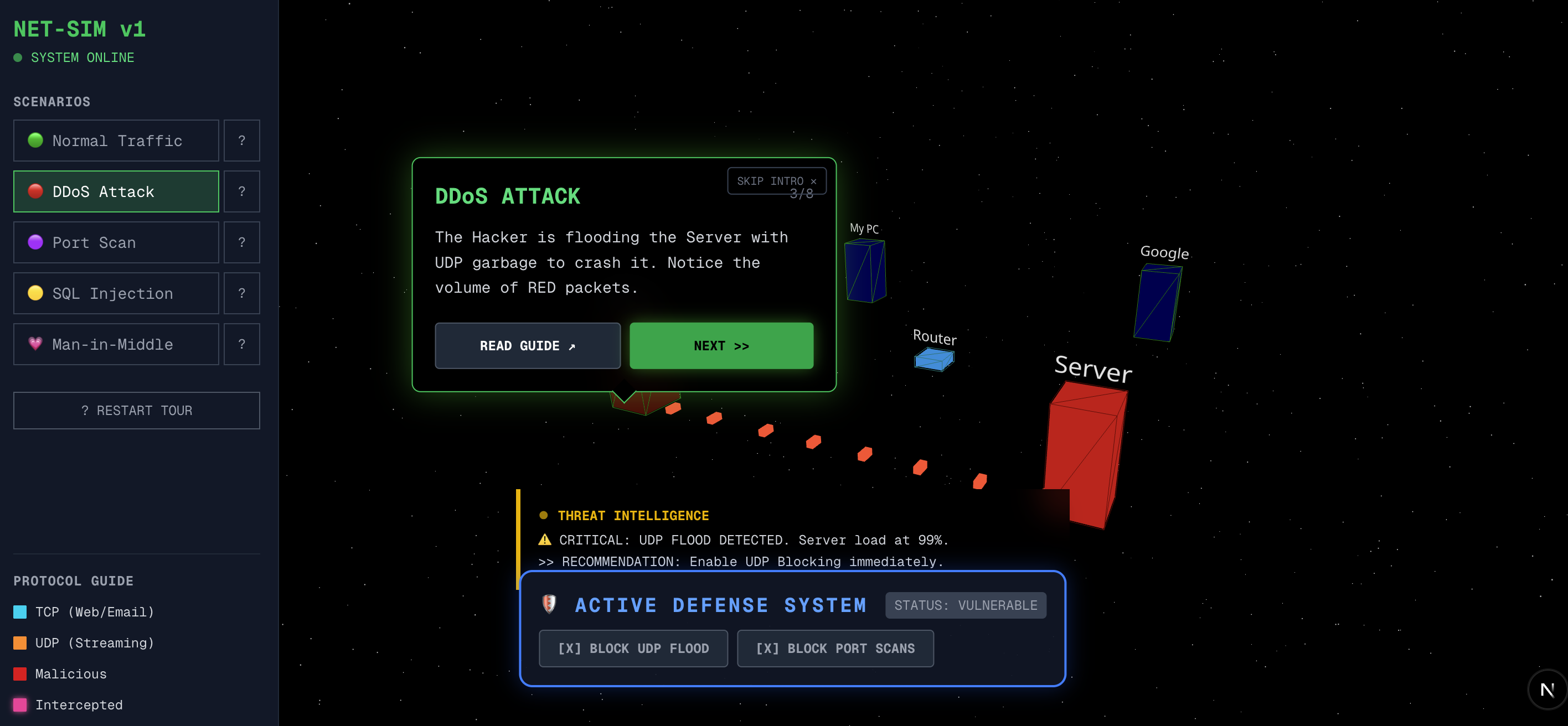
Task: Skip the intro tutorial
Action: [x=776, y=181]
